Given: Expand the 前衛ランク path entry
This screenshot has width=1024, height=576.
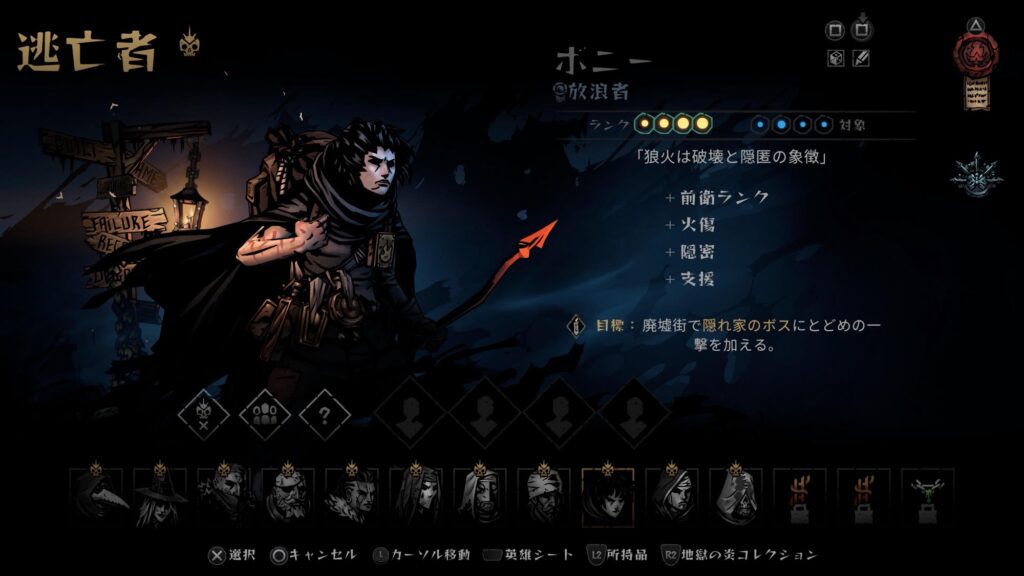Looking at the screenshot, I should 717,197.
